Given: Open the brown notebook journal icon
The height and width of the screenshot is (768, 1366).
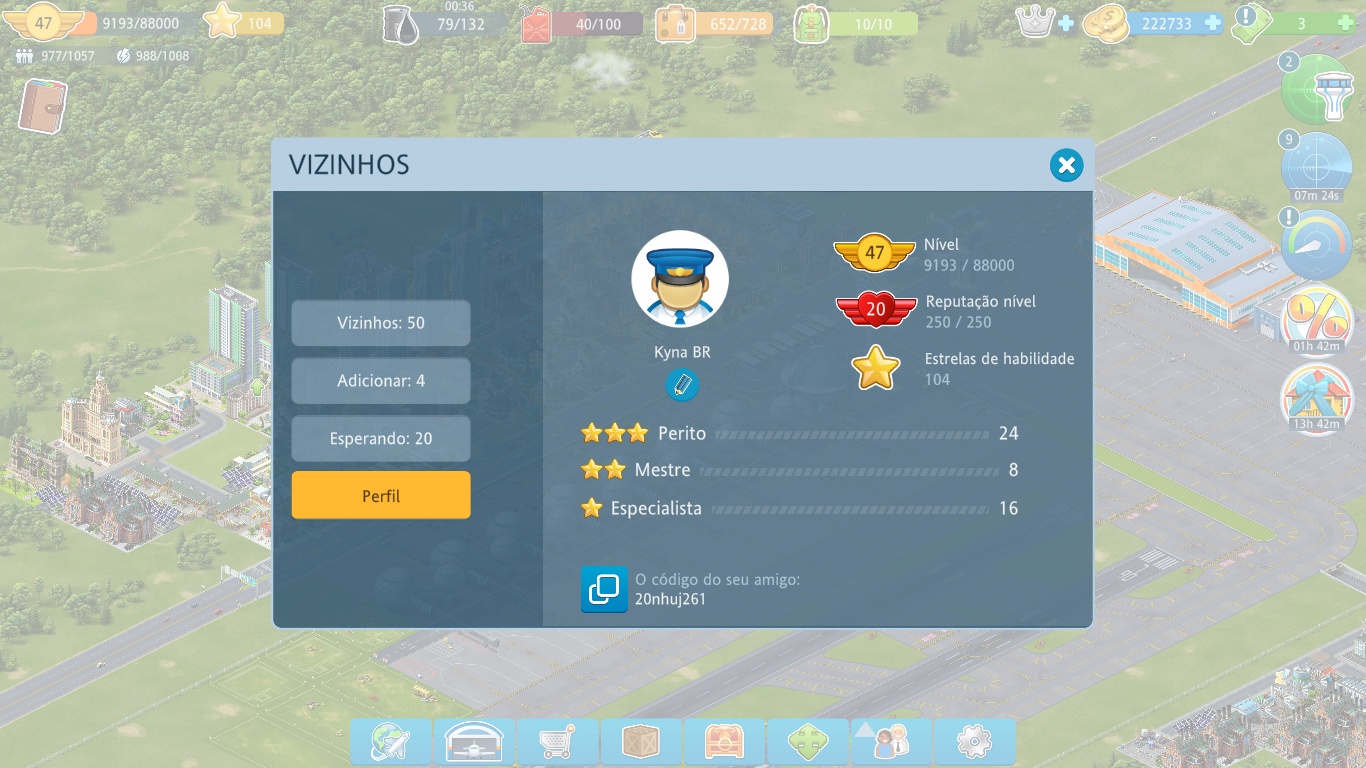Looking at the screenshot, I should pos(43,106).
